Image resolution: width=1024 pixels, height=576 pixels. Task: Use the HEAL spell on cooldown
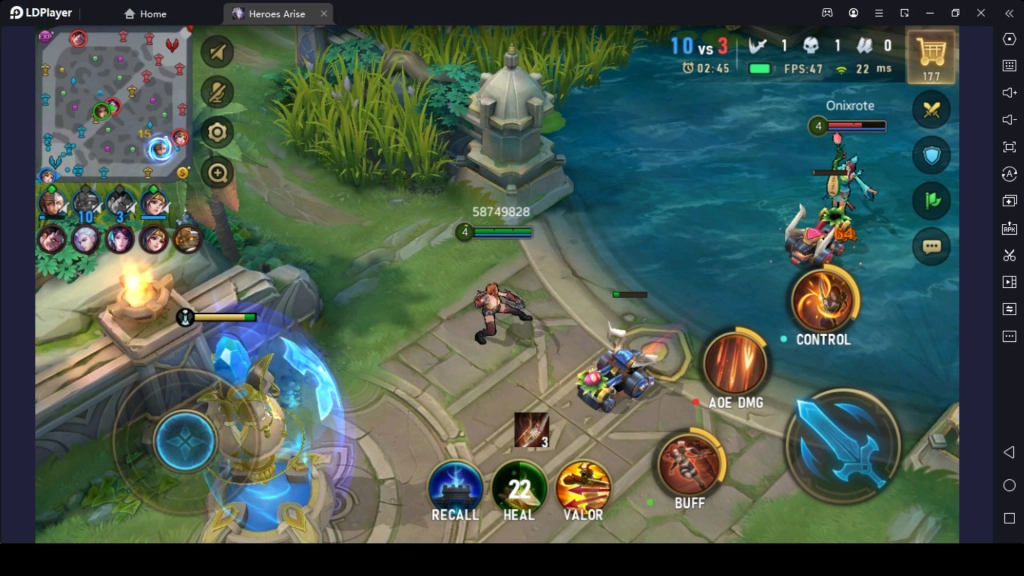click(519, 486)
